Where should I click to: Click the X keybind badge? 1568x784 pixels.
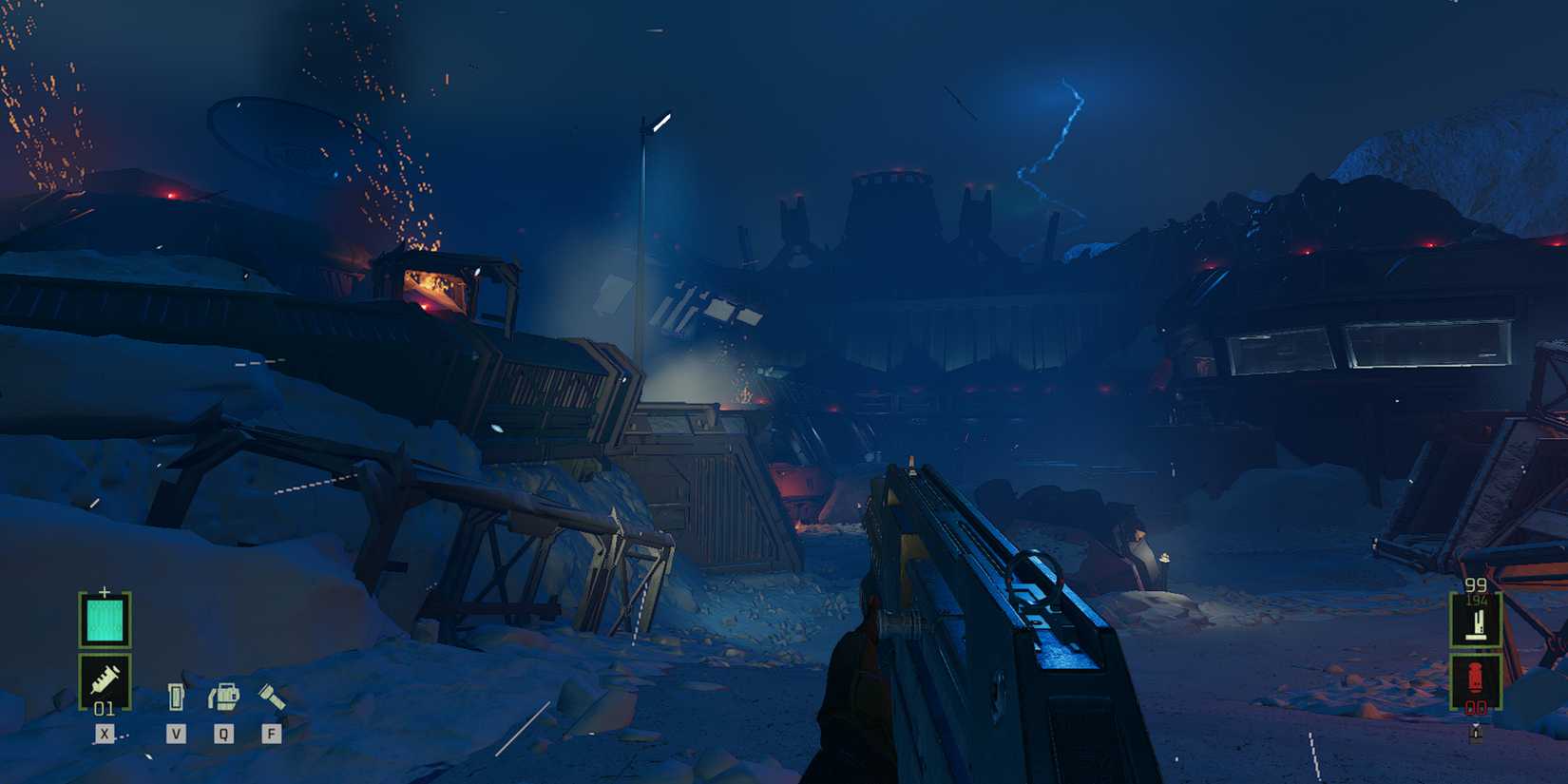[105, 733]
